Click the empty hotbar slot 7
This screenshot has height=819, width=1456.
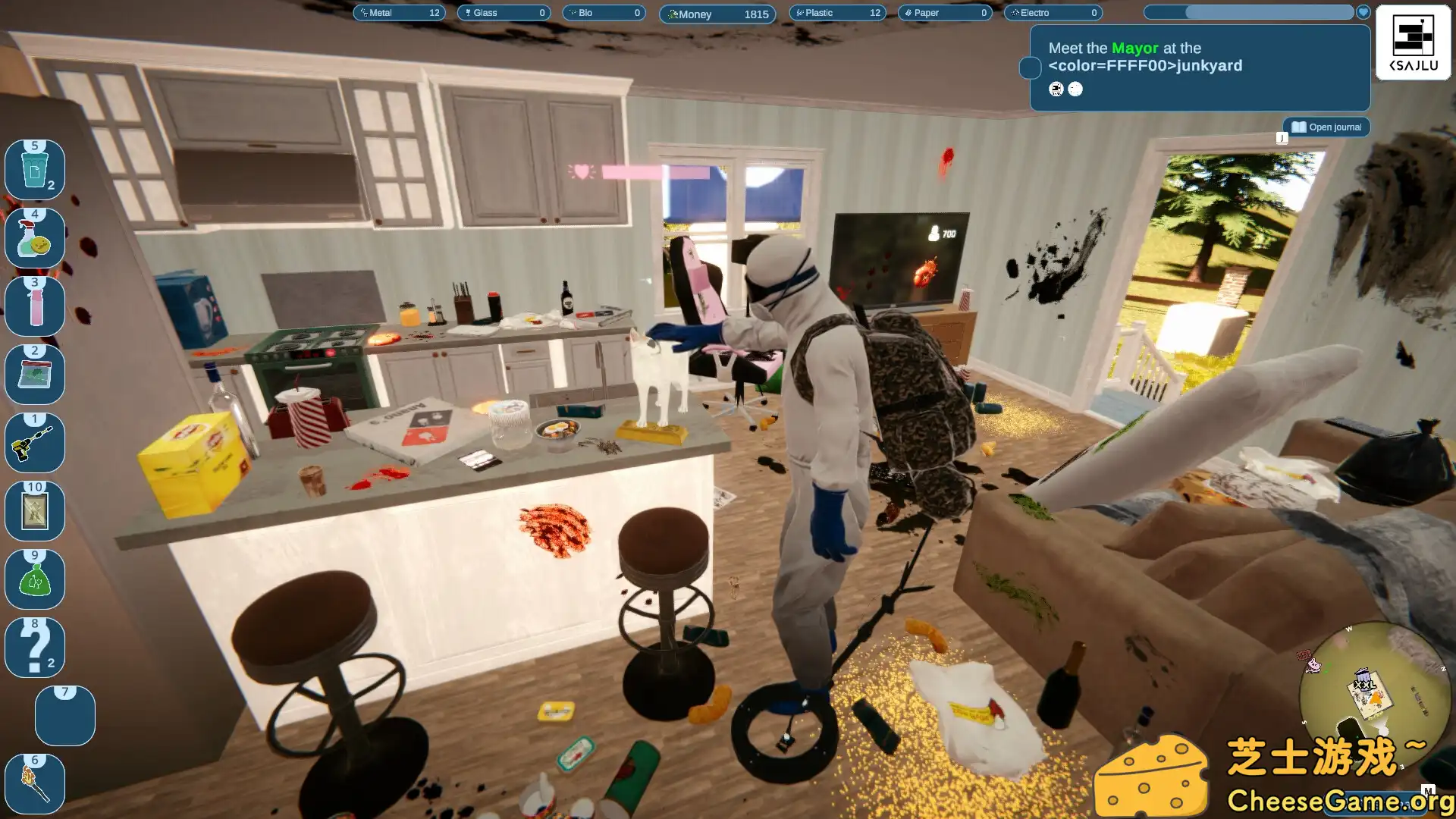(64, 715)
